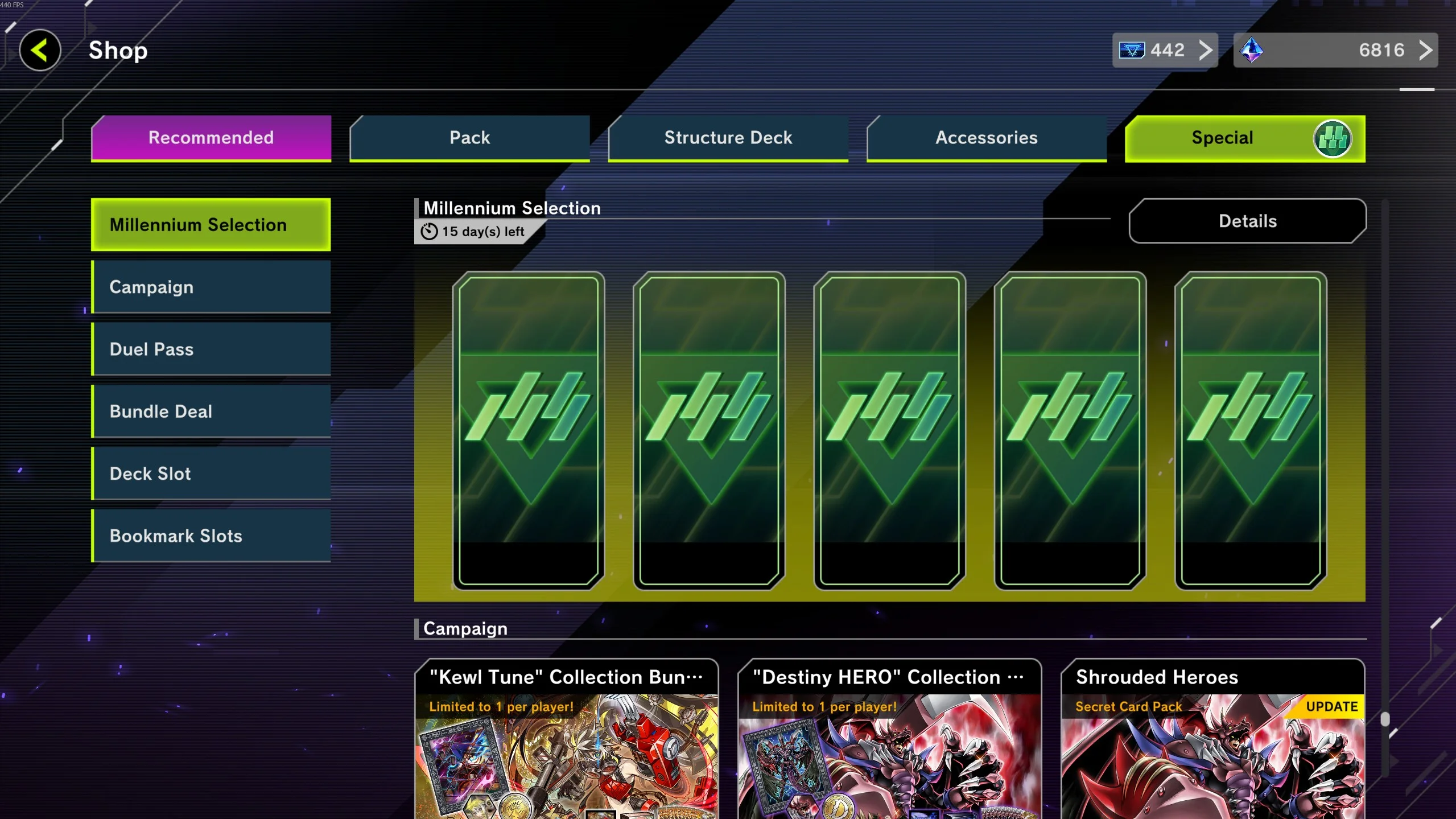Viewport: 1456px width, 819px height.
Task: Open the Pack tab
Action: (469, 138)
